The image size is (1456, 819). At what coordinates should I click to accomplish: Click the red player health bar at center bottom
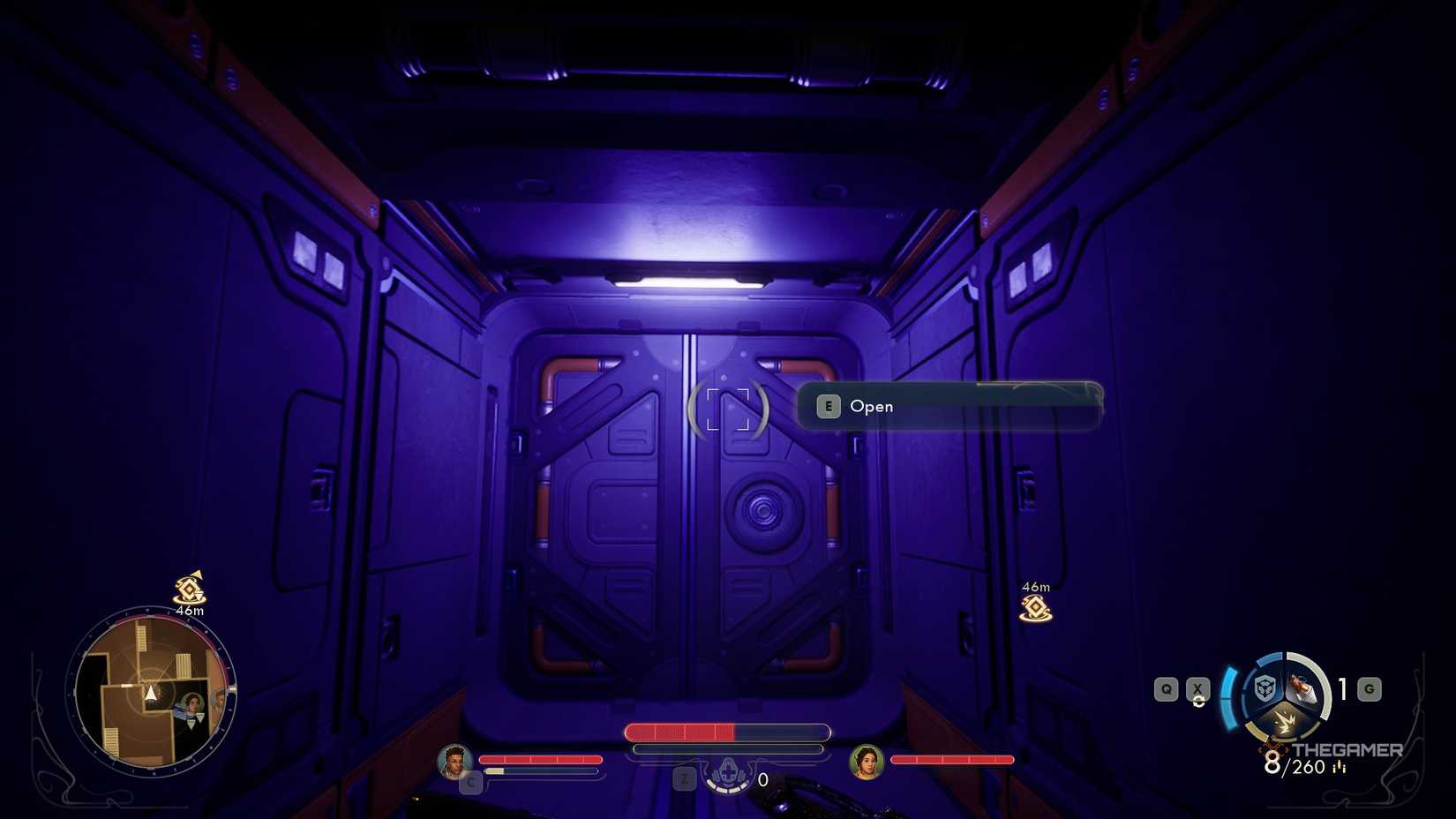click(x=679, y=733)
